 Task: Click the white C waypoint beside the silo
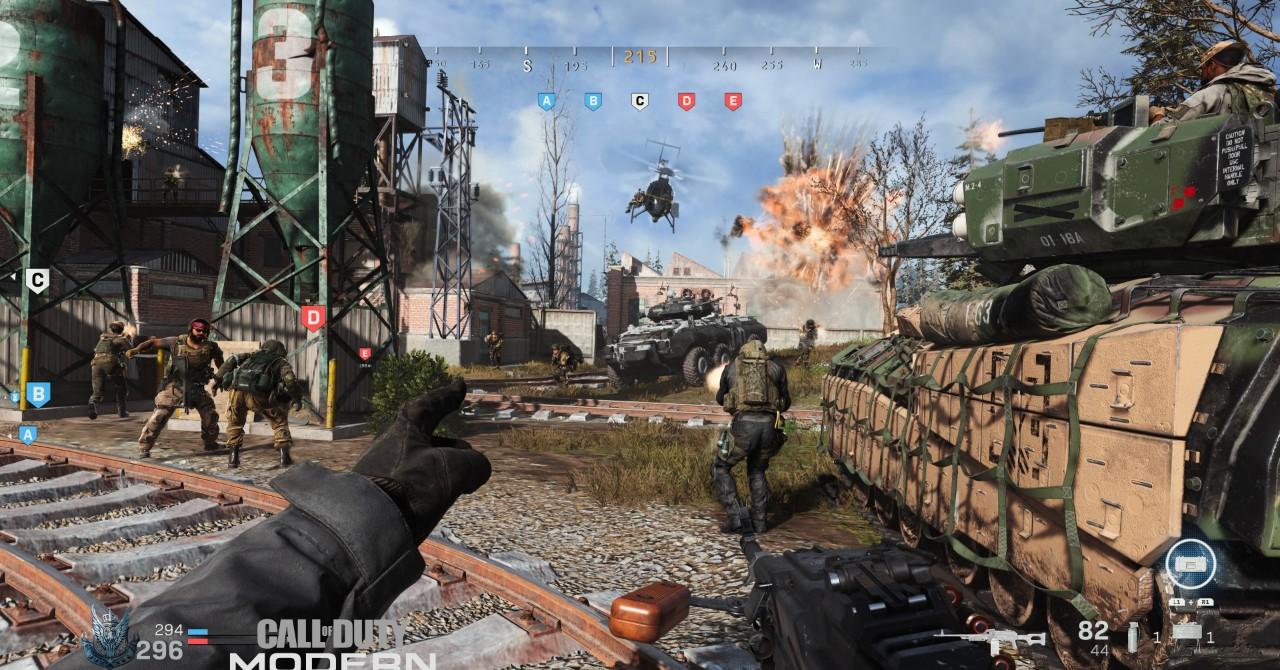click(37, 281)
